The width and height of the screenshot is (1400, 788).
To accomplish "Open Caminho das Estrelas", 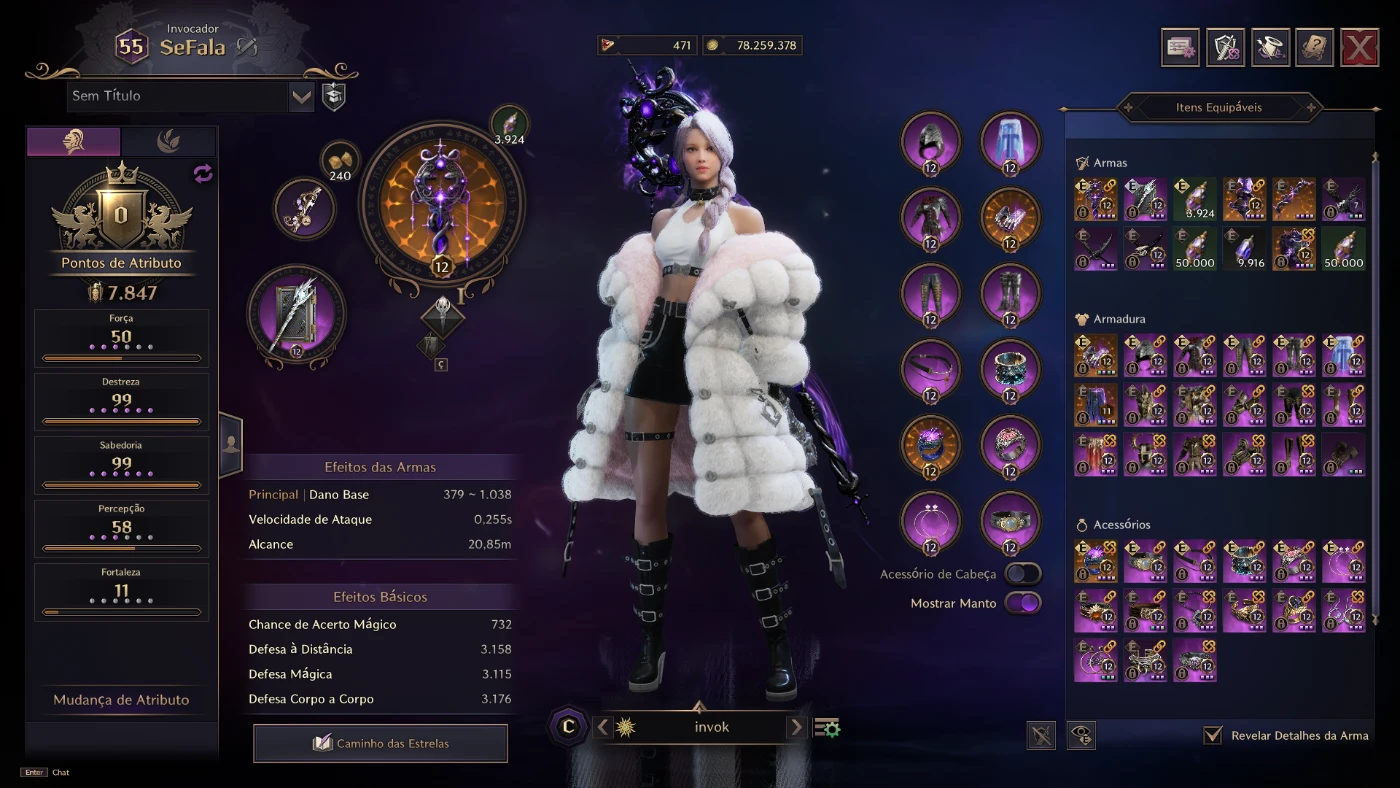I will pos(380,743).
